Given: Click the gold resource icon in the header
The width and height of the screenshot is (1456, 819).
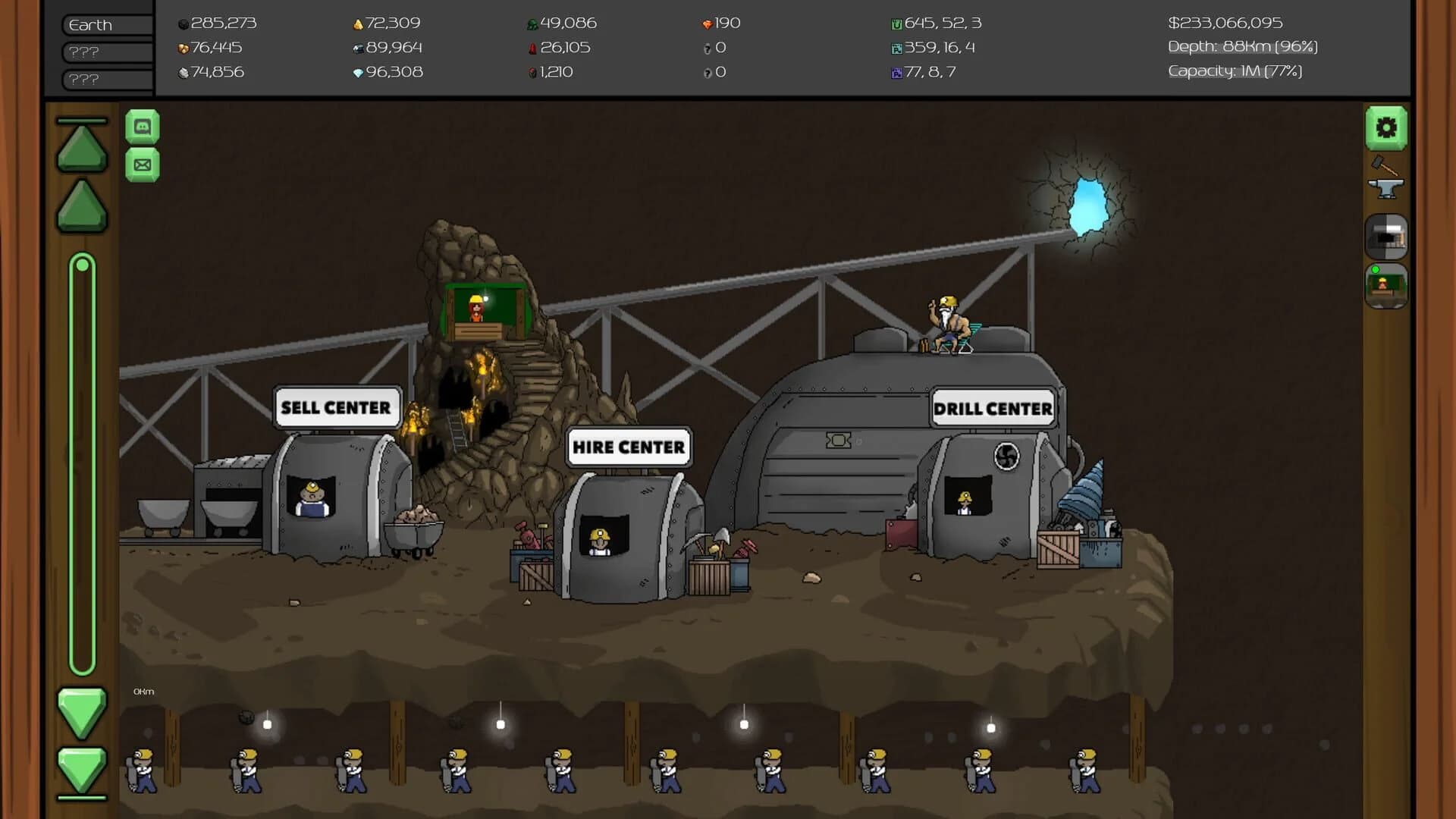Looking at the screenshot, I should coord(356,23).
